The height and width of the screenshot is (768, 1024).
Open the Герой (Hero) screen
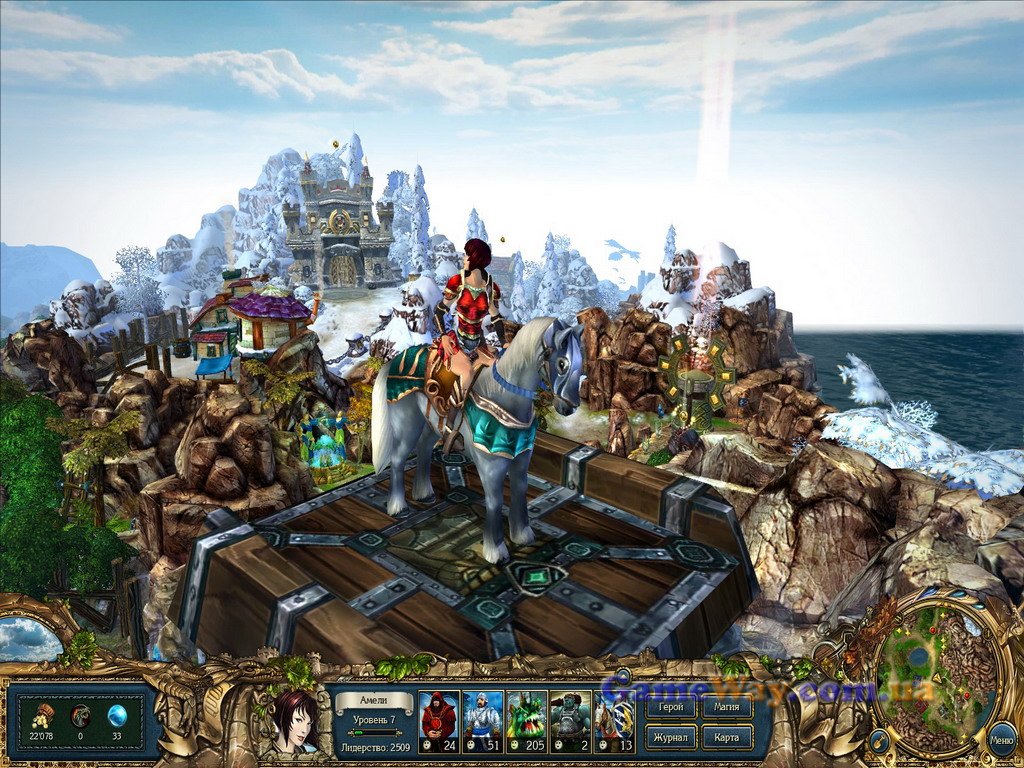pos(671,708)
